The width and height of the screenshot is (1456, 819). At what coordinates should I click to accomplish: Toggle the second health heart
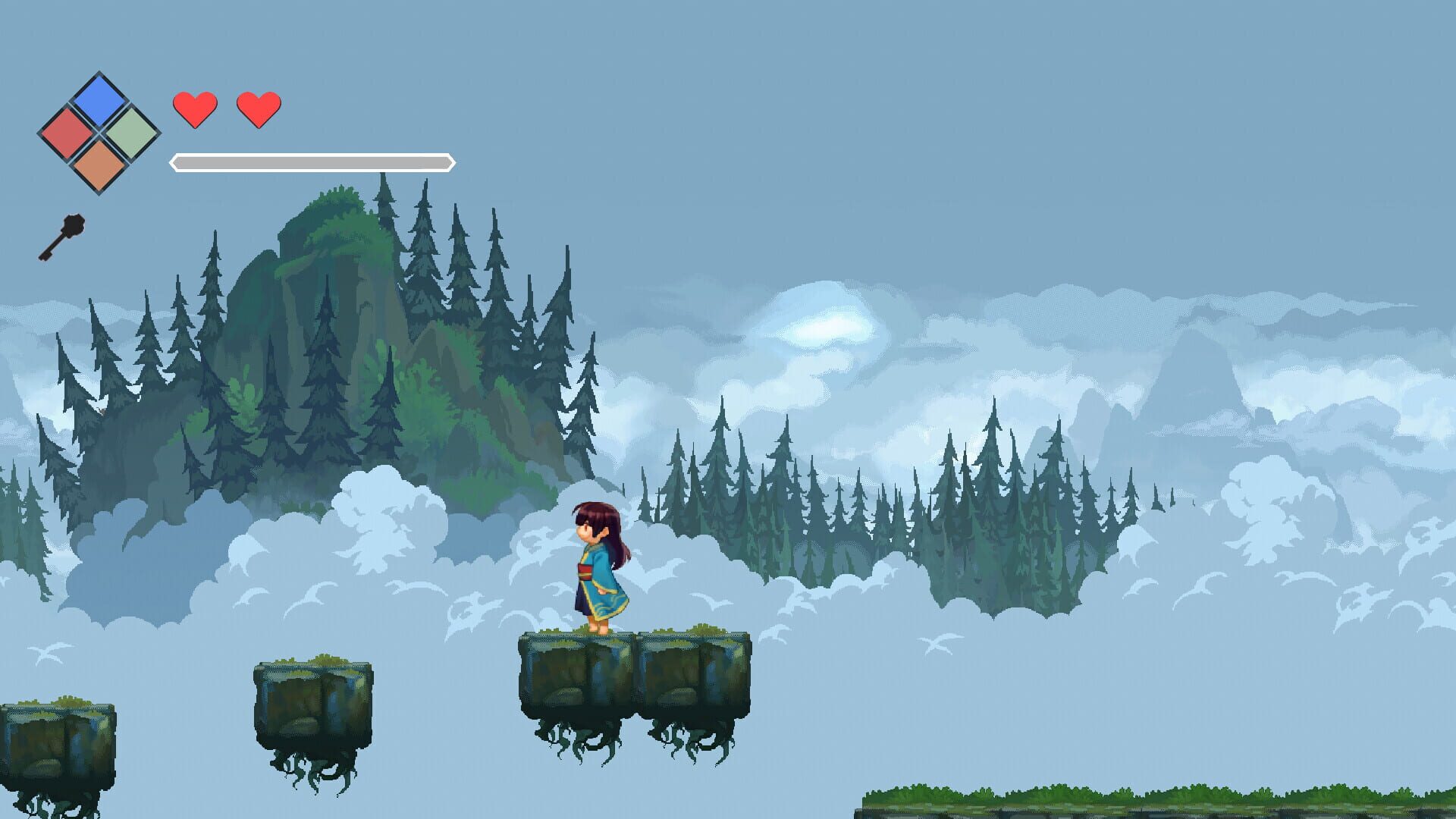258,108
